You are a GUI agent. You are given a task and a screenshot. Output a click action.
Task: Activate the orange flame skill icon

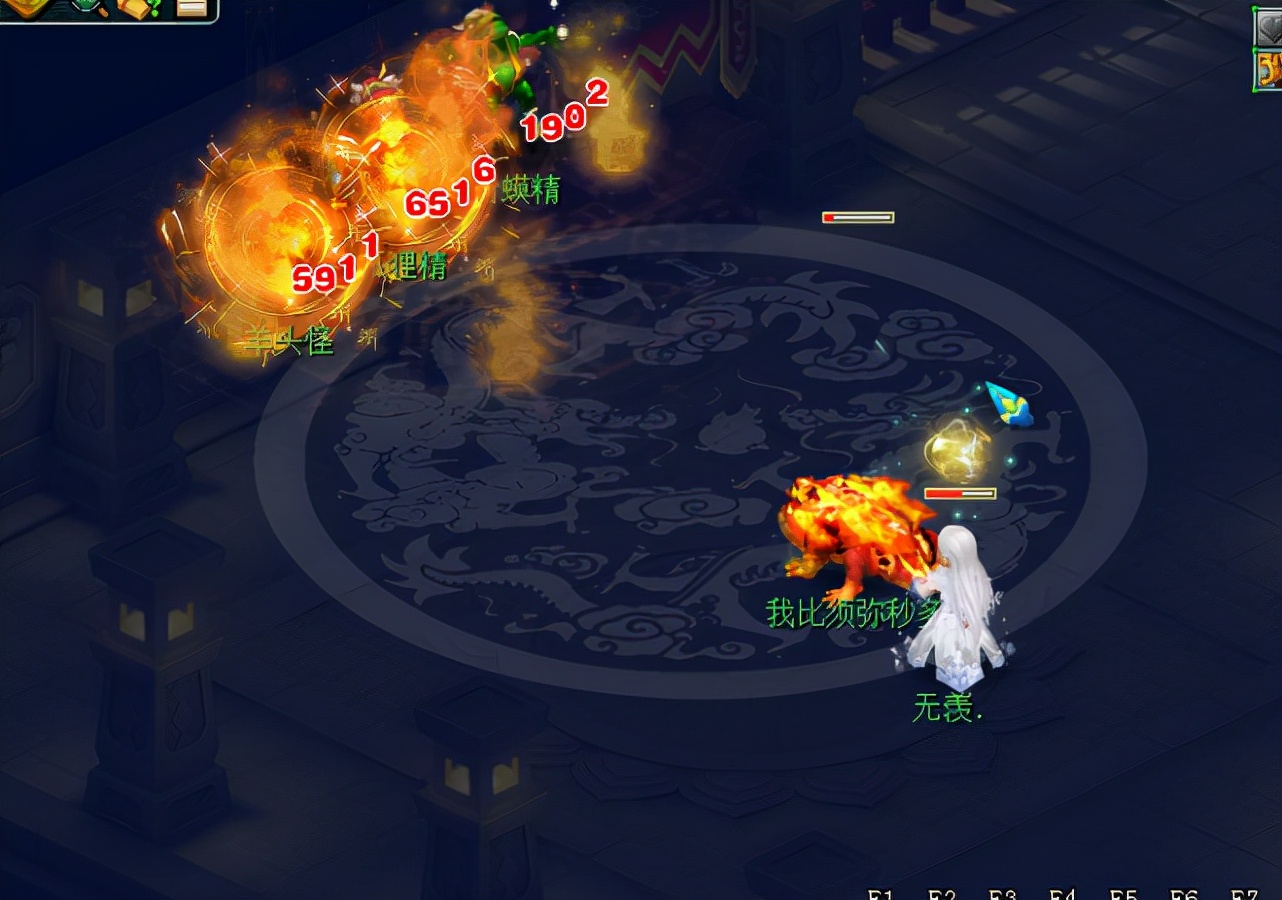1269,71
